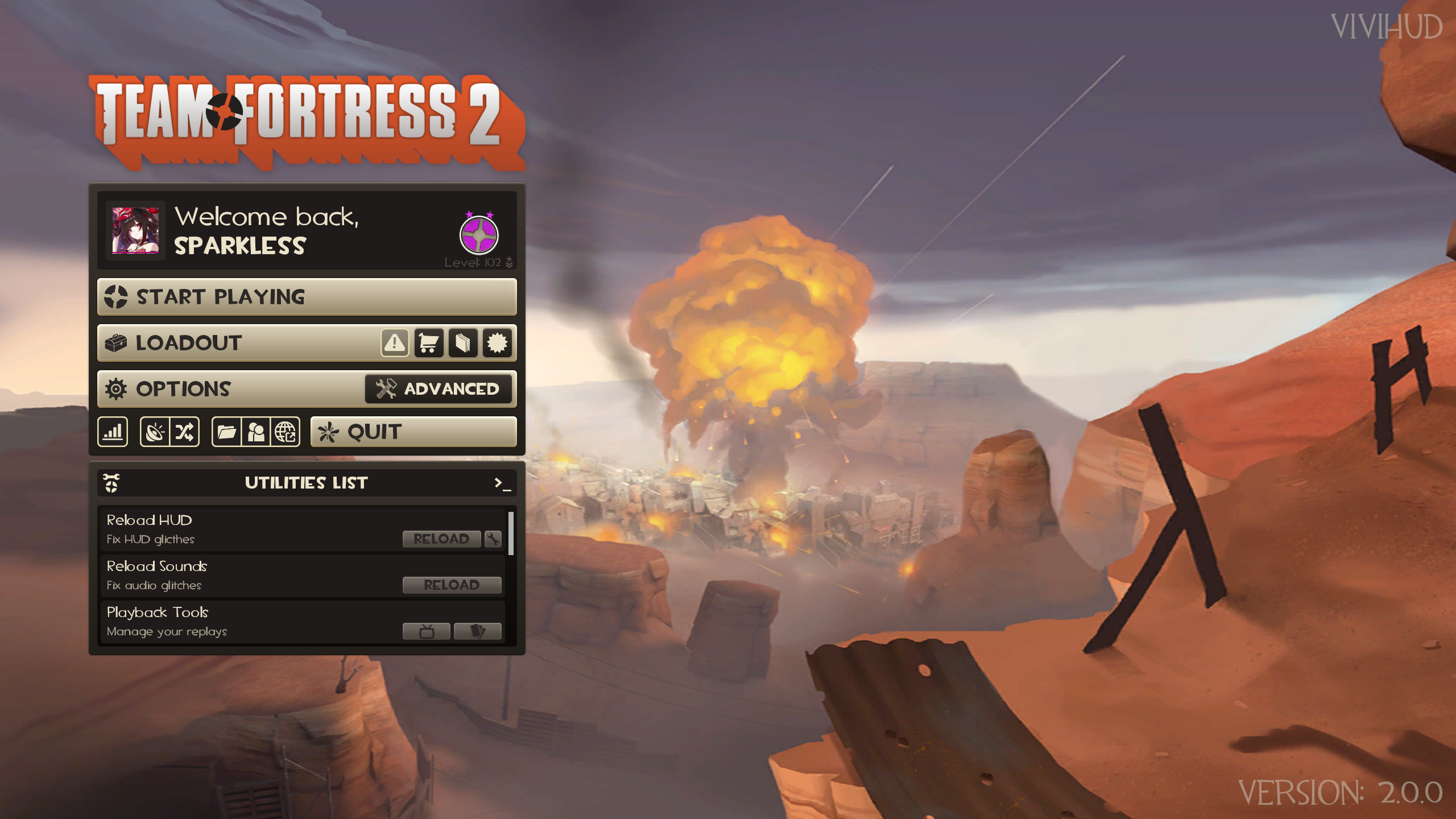Open the Mann Co. Store cart icon
The width and height of the screenshot is (1456, 819).
tap(428, 342)
